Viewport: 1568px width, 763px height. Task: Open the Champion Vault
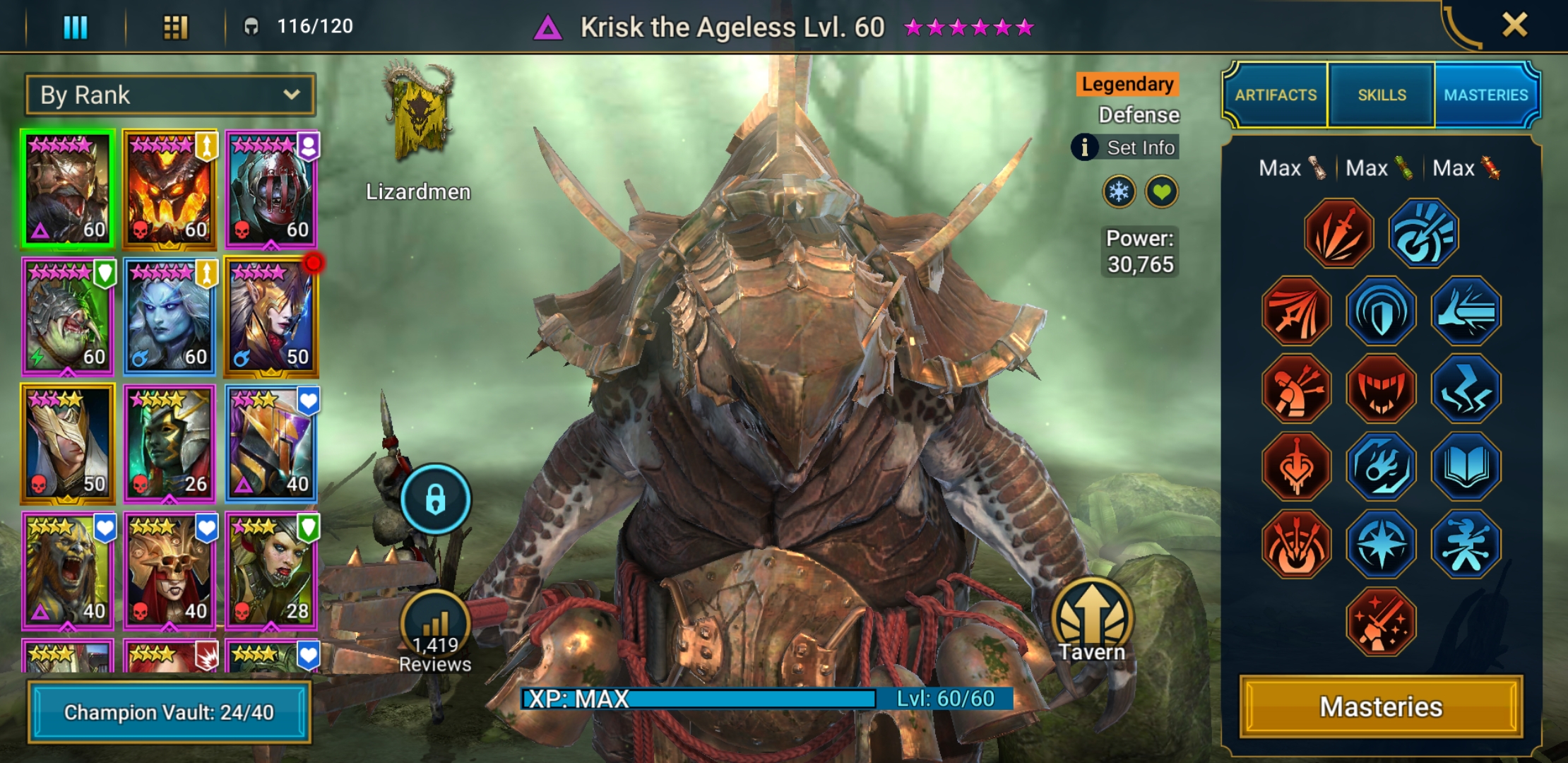coord(169,712)
